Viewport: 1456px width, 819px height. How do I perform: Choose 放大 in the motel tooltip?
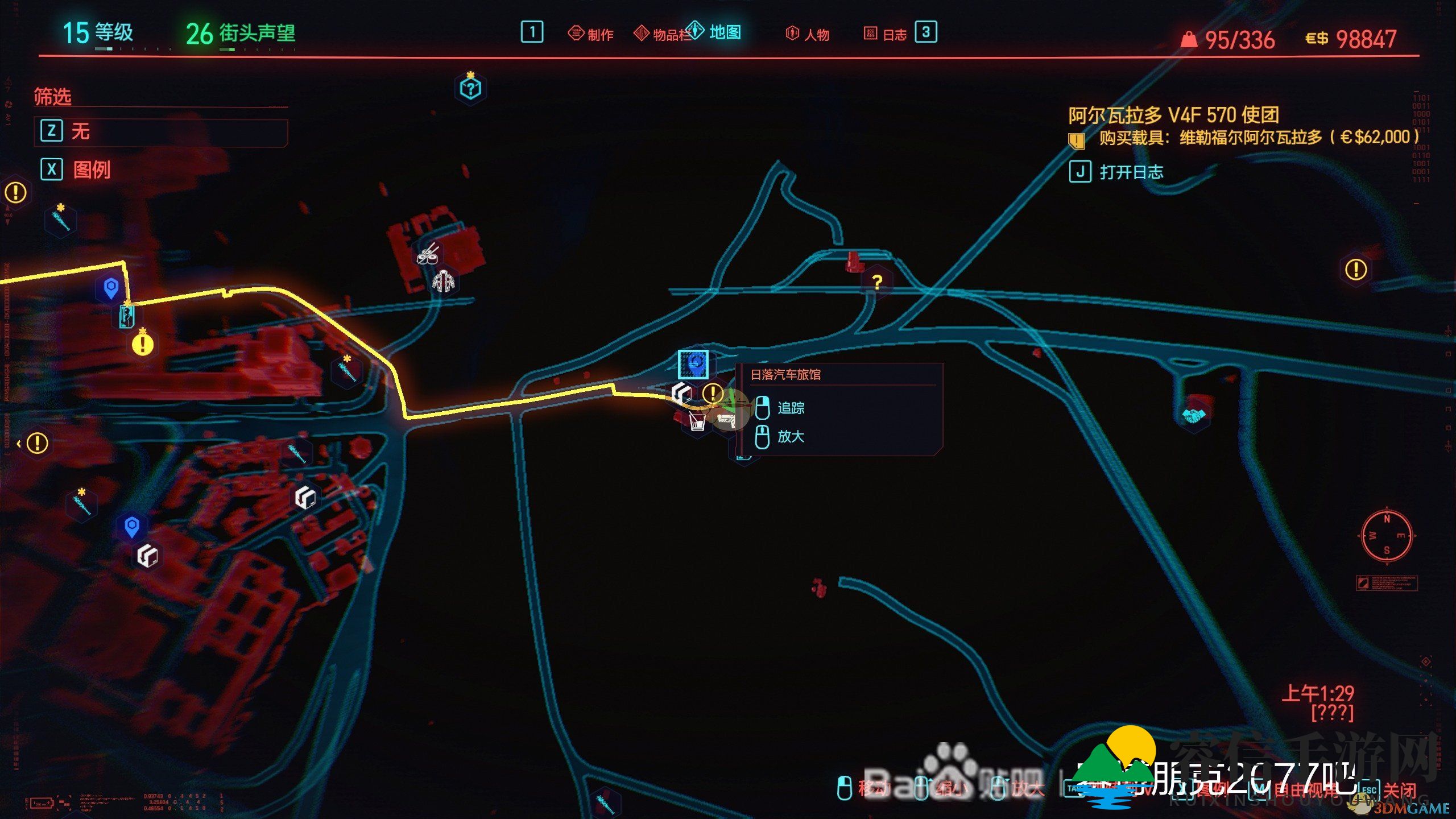coord(791,436)
